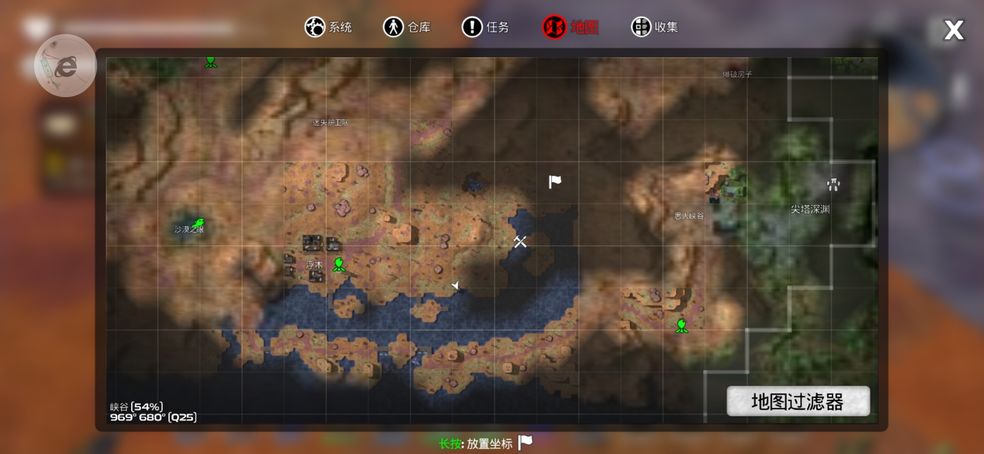Viewport: 984px width, 454px height.
Task: Select the red 地图 (Map) tab
Action: [x=570, y=27]
